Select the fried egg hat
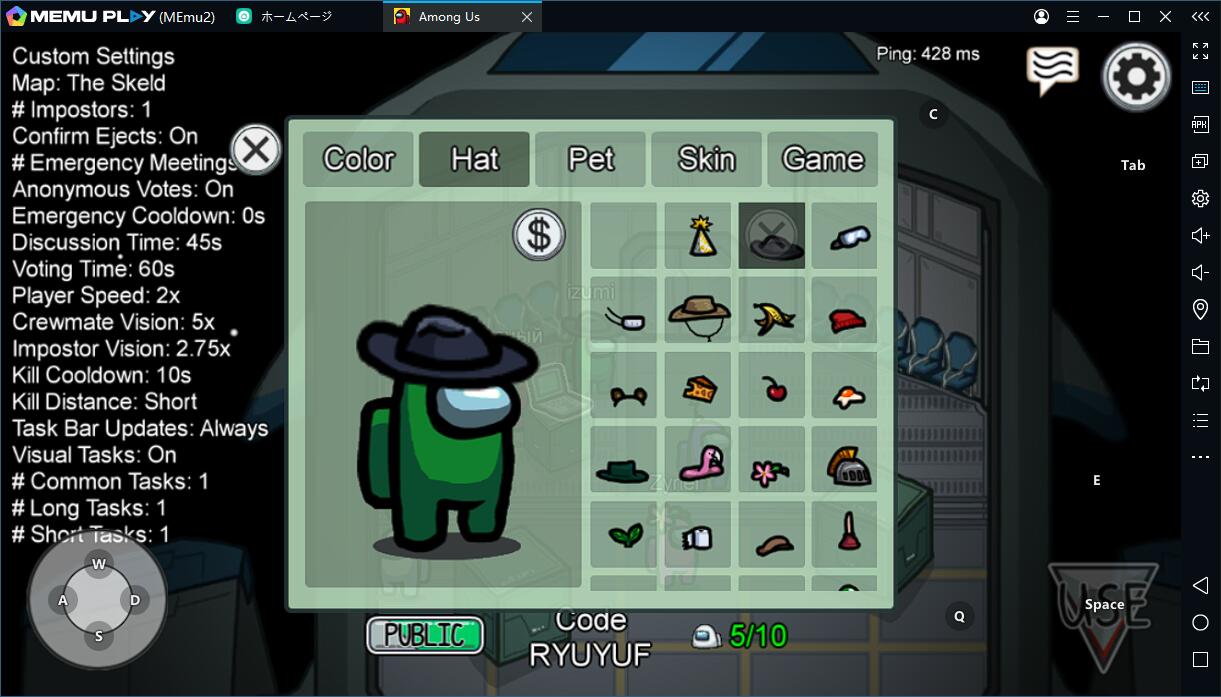Screen dimensions: 1221x697 (845, 393)
